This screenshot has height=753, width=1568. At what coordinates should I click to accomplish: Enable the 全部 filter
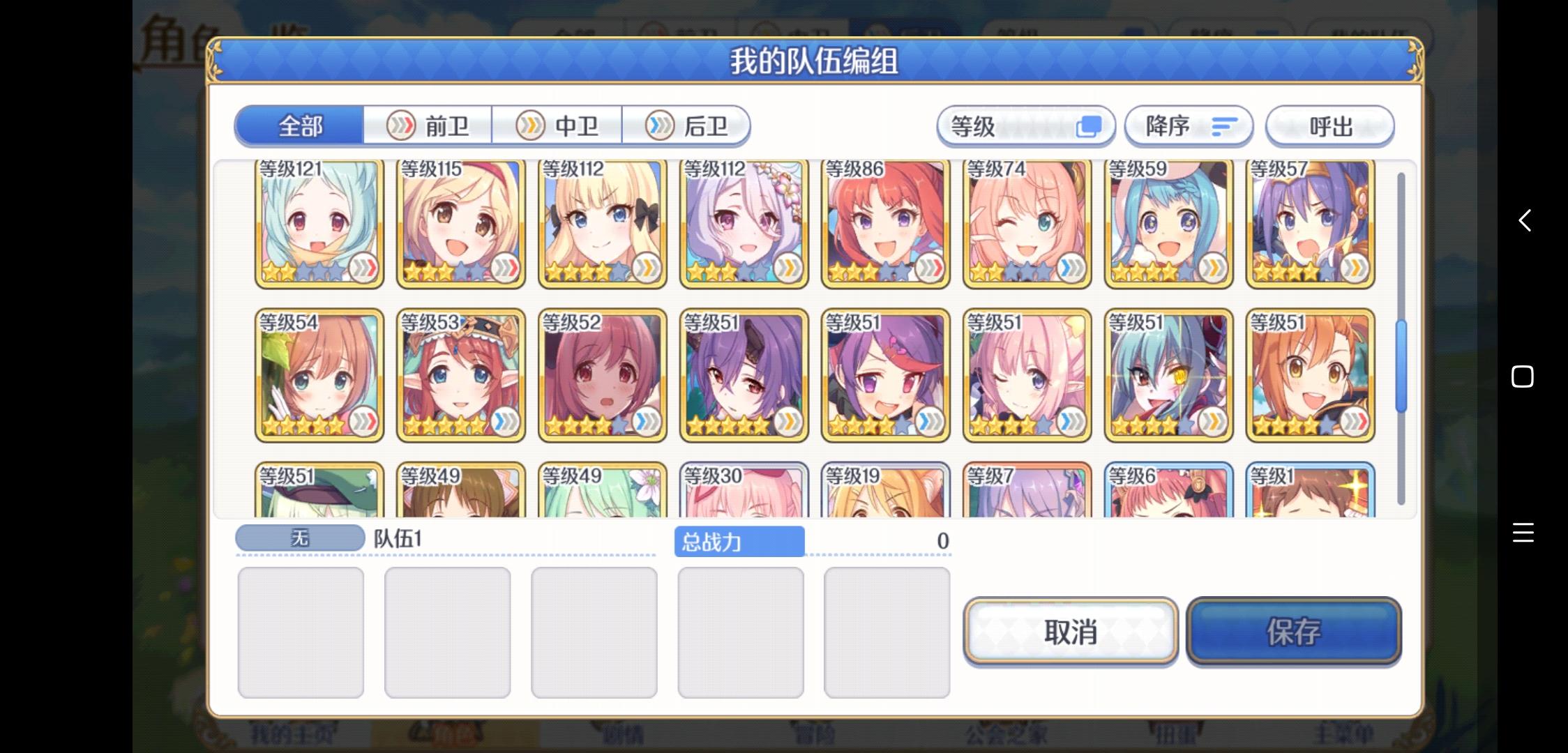click(300, 126)
